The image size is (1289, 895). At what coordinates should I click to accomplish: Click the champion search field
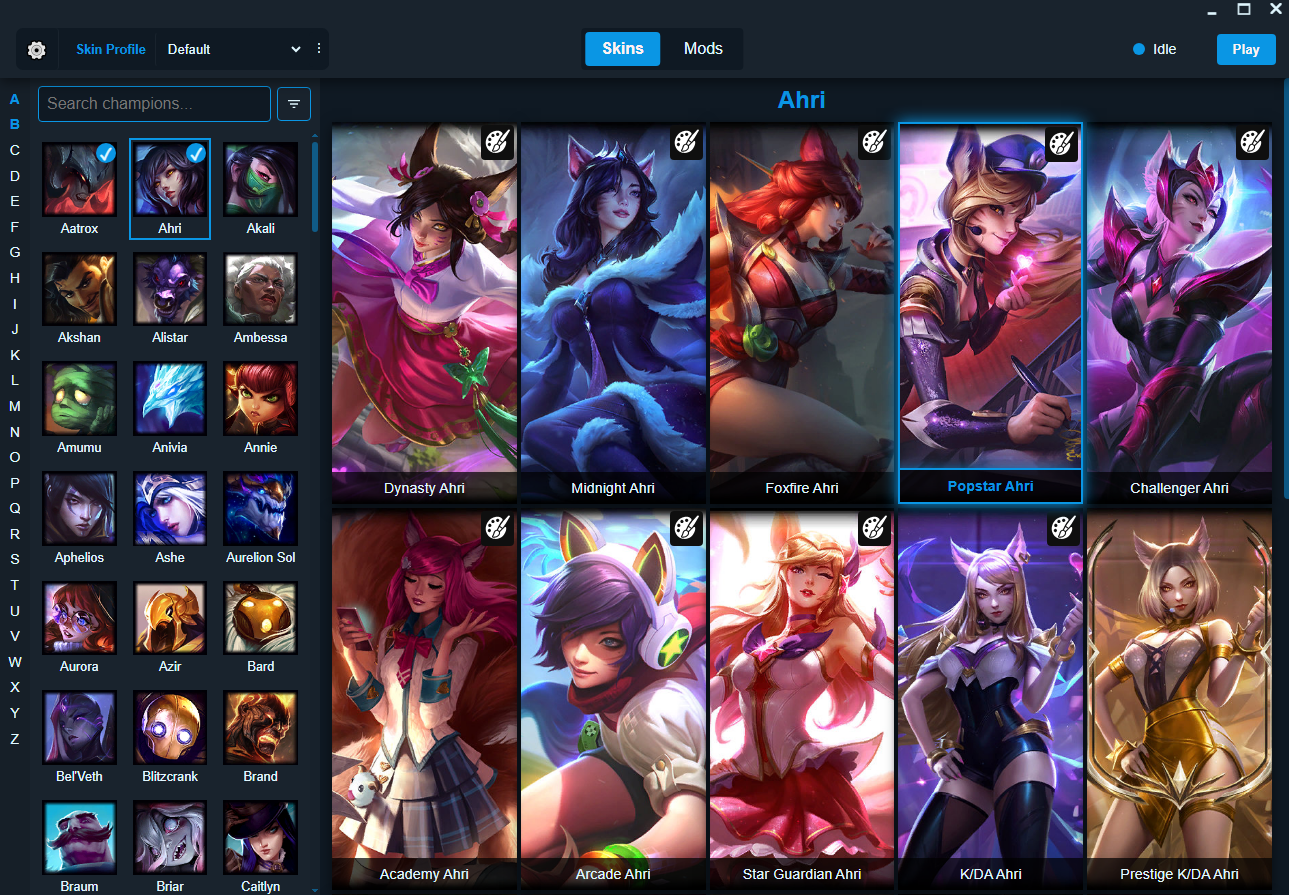pyautogui.click(x=154, y=103)
